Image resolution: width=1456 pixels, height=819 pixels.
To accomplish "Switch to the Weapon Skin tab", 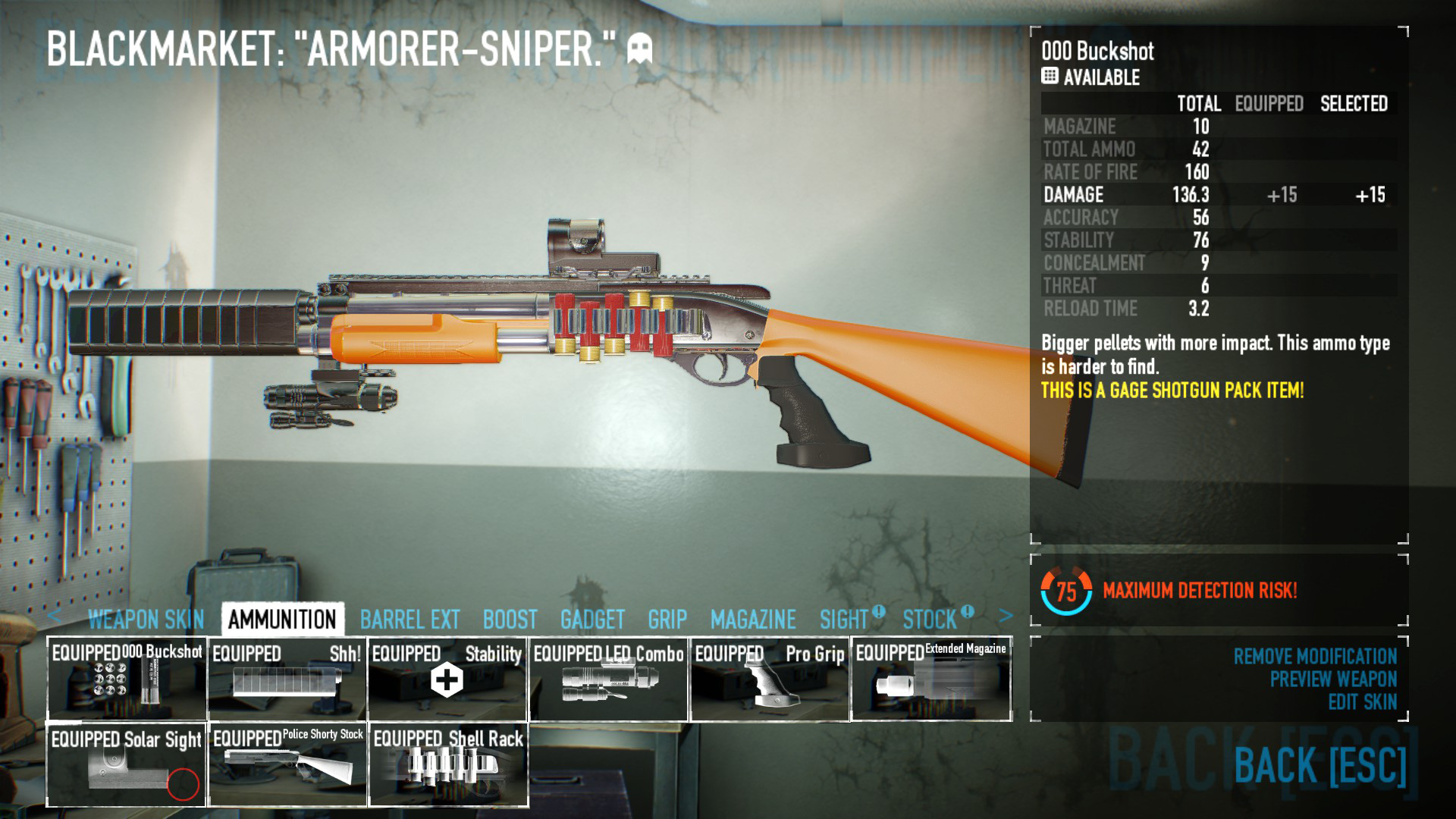I will click(x=146, y=620).
